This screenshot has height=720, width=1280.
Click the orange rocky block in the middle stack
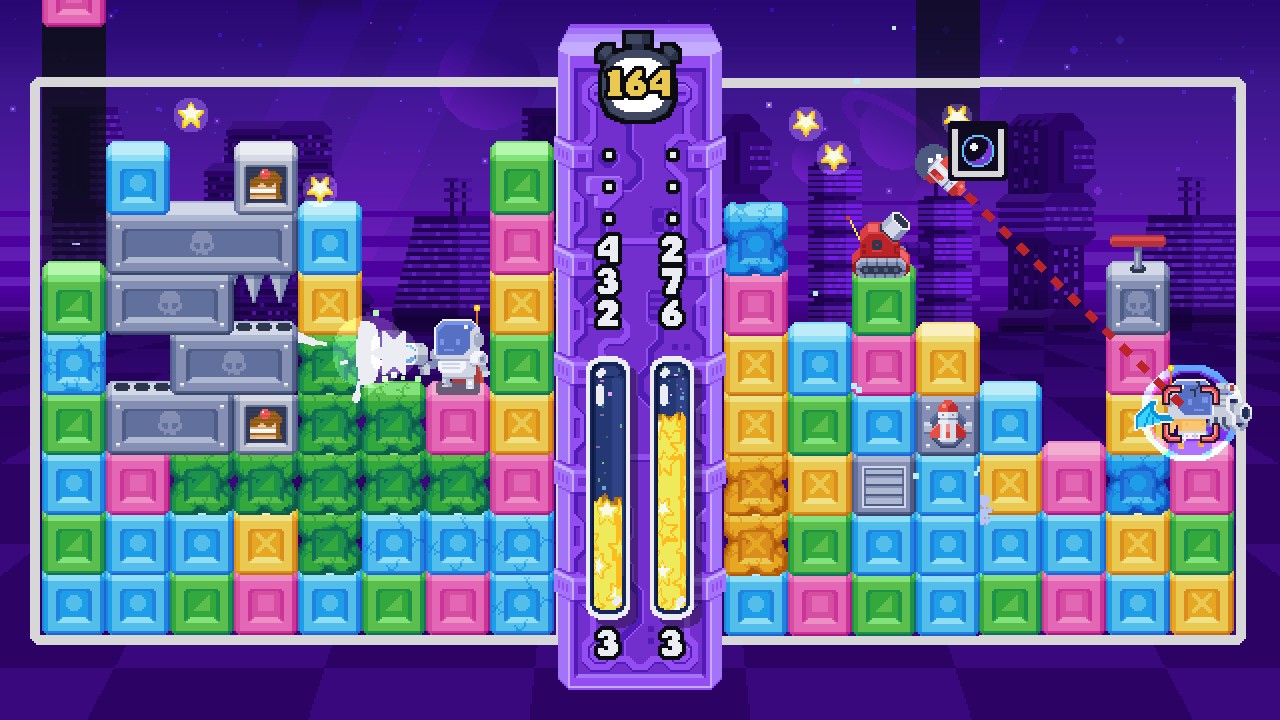pyautogui.click(x=755, y=490)
